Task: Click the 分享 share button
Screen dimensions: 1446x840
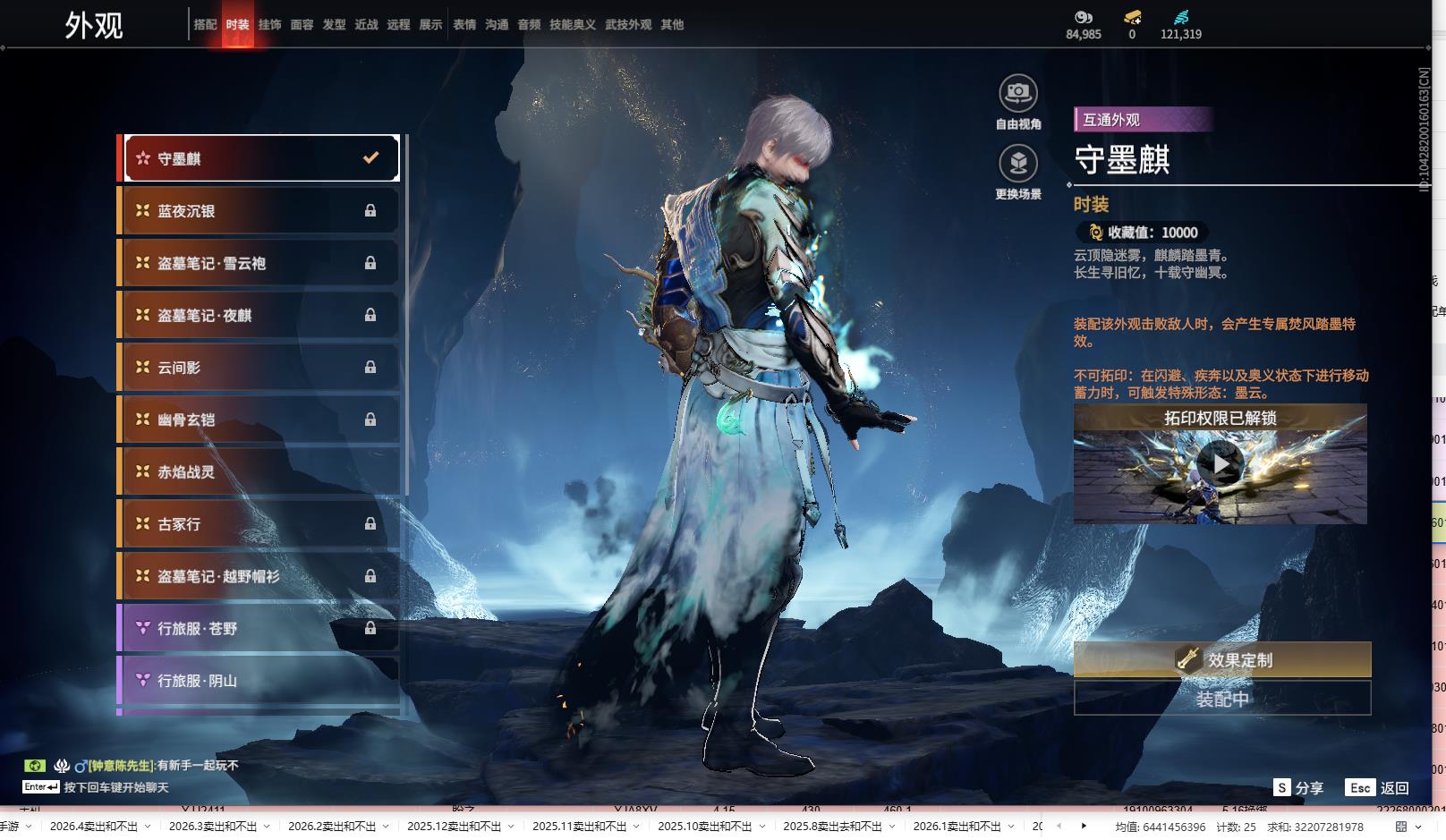Action: click(1298, 788)
